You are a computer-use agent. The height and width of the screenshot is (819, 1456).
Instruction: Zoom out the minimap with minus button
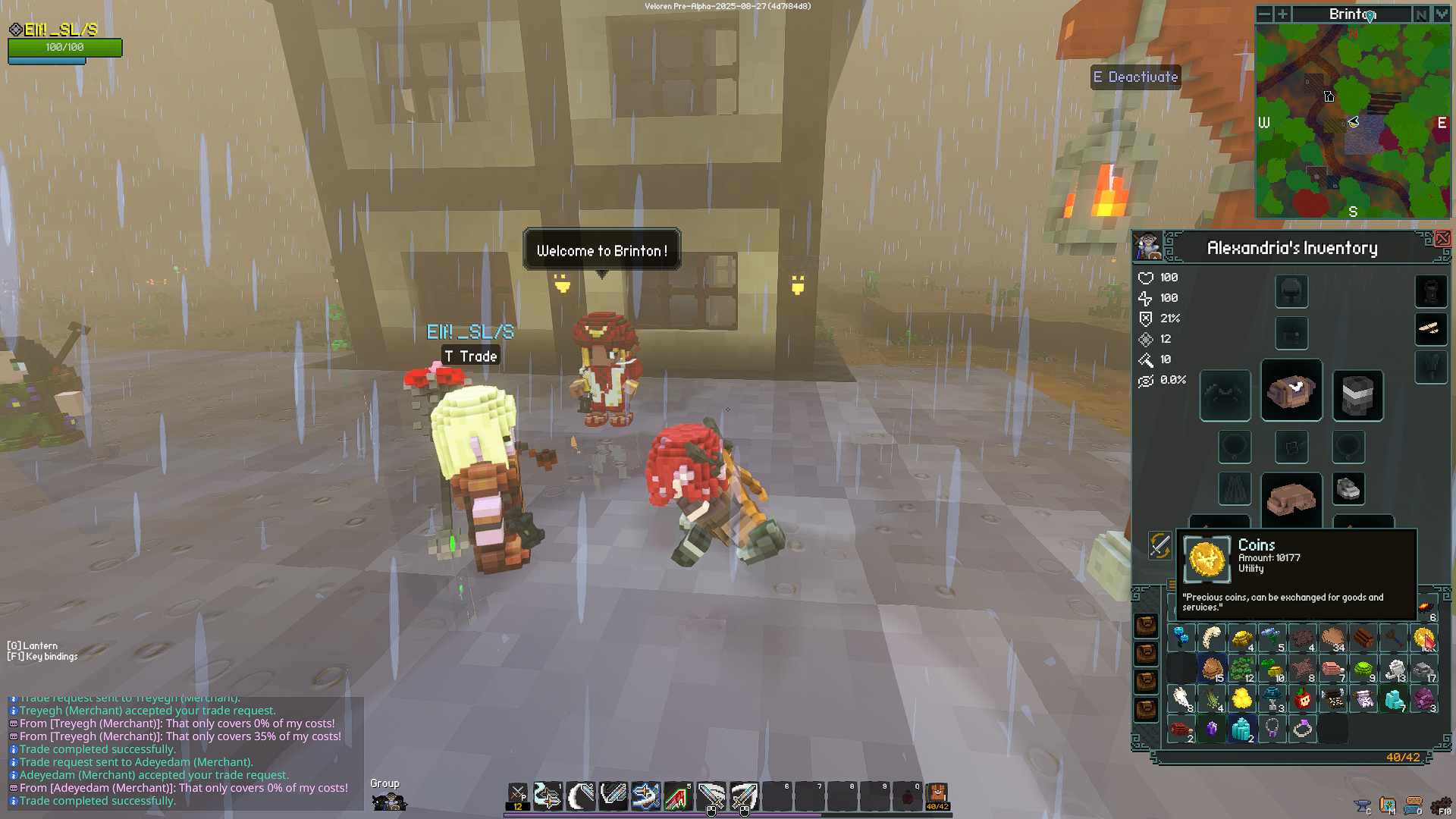(1264, 14)
